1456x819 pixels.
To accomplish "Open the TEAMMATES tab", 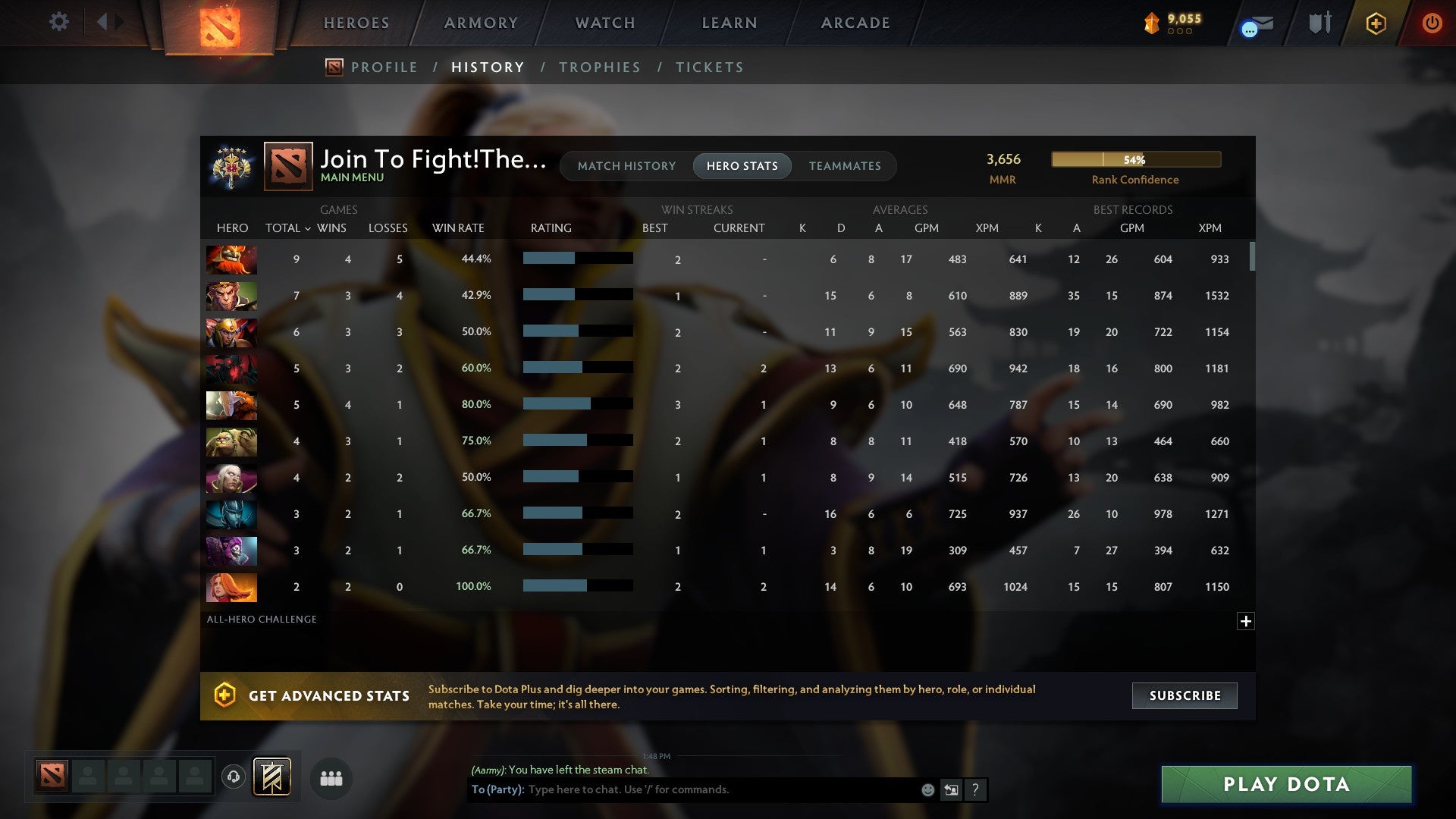I will pyautogui.click(x=845, y=165).
